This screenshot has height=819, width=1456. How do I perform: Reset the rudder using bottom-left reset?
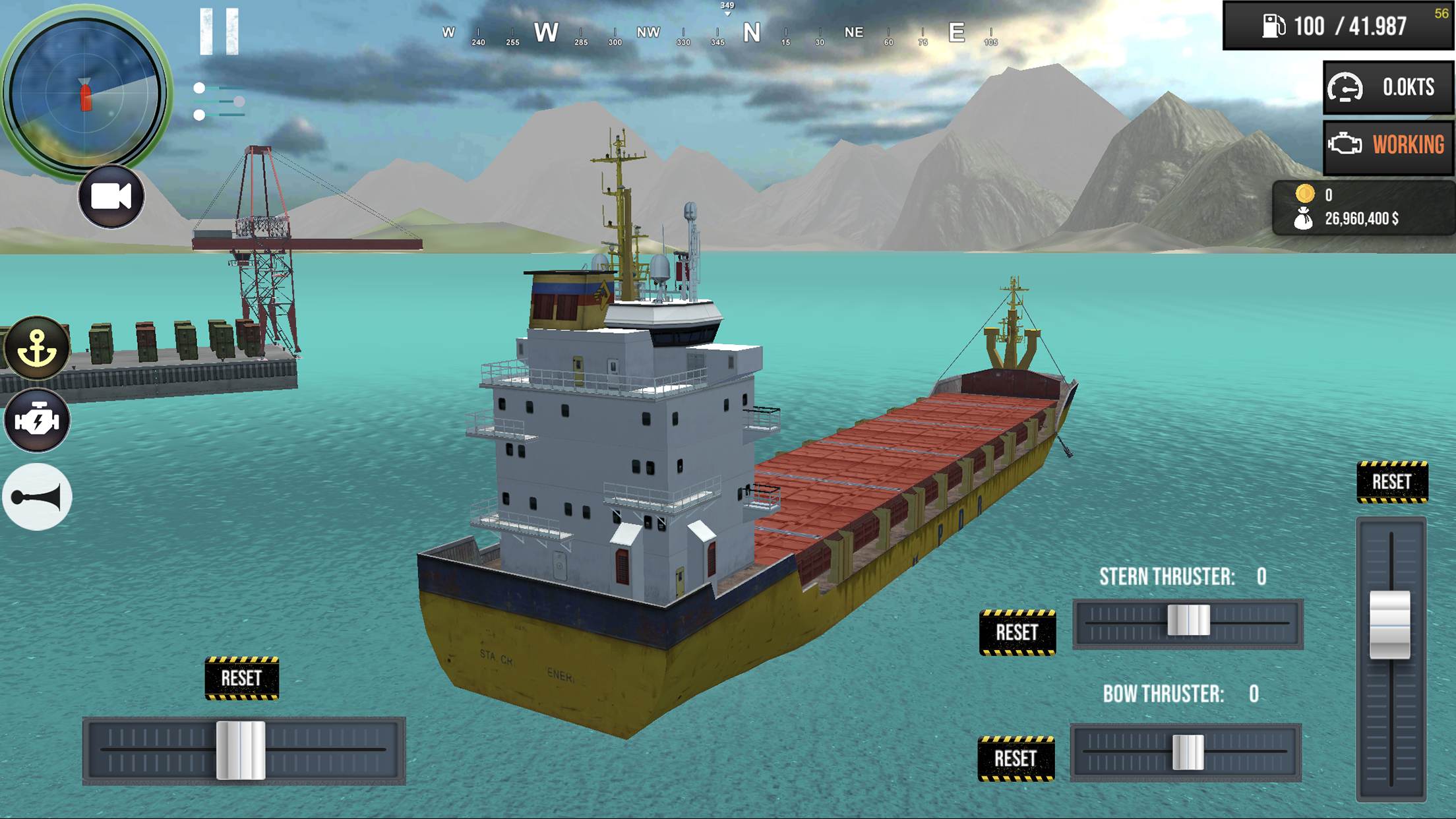pyautogui.click(x=243, y=677)
